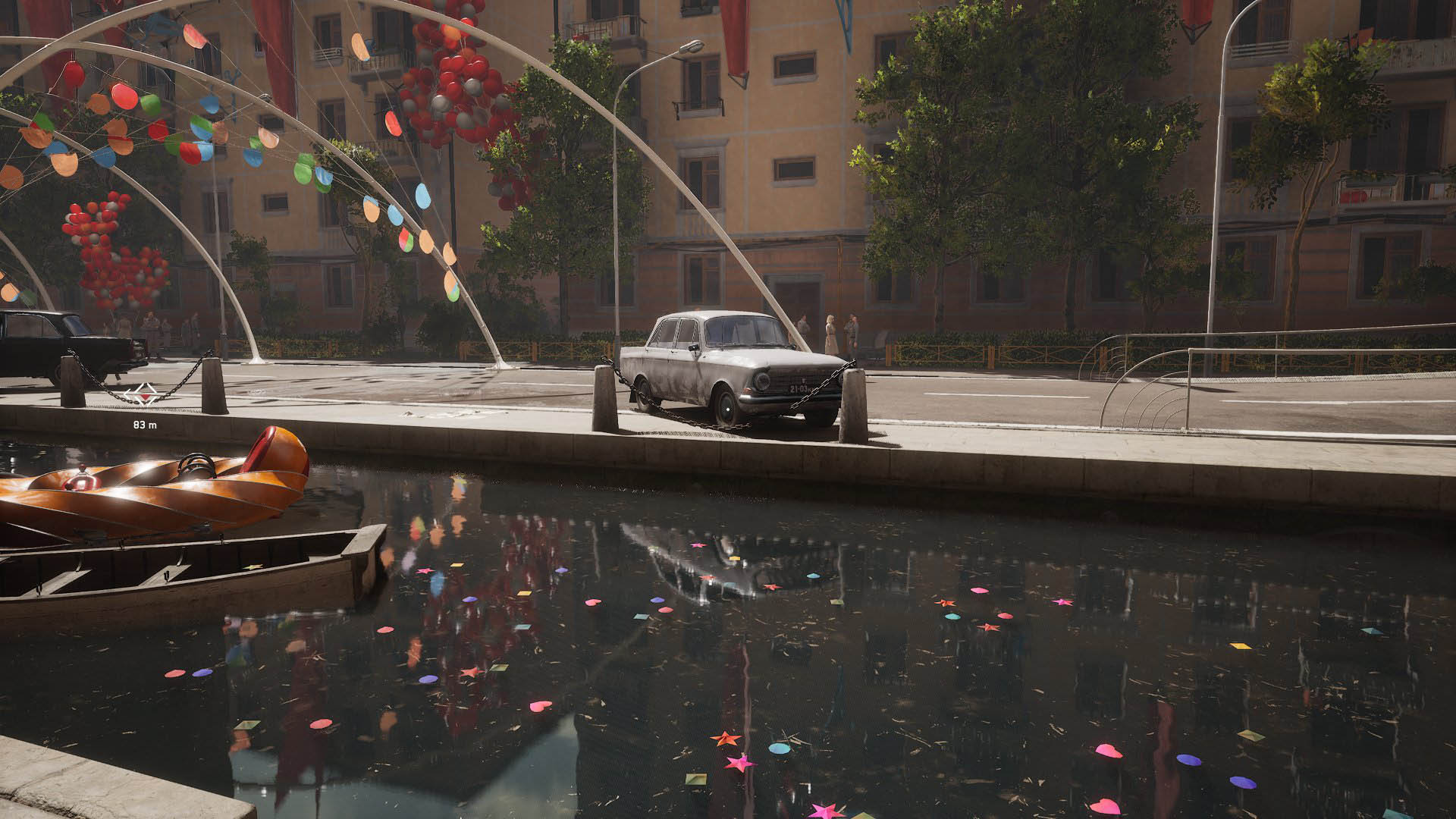1456x819 pixels.
Task: Click the diamond objective waypoint marker
Action: (x=141, y=394)
